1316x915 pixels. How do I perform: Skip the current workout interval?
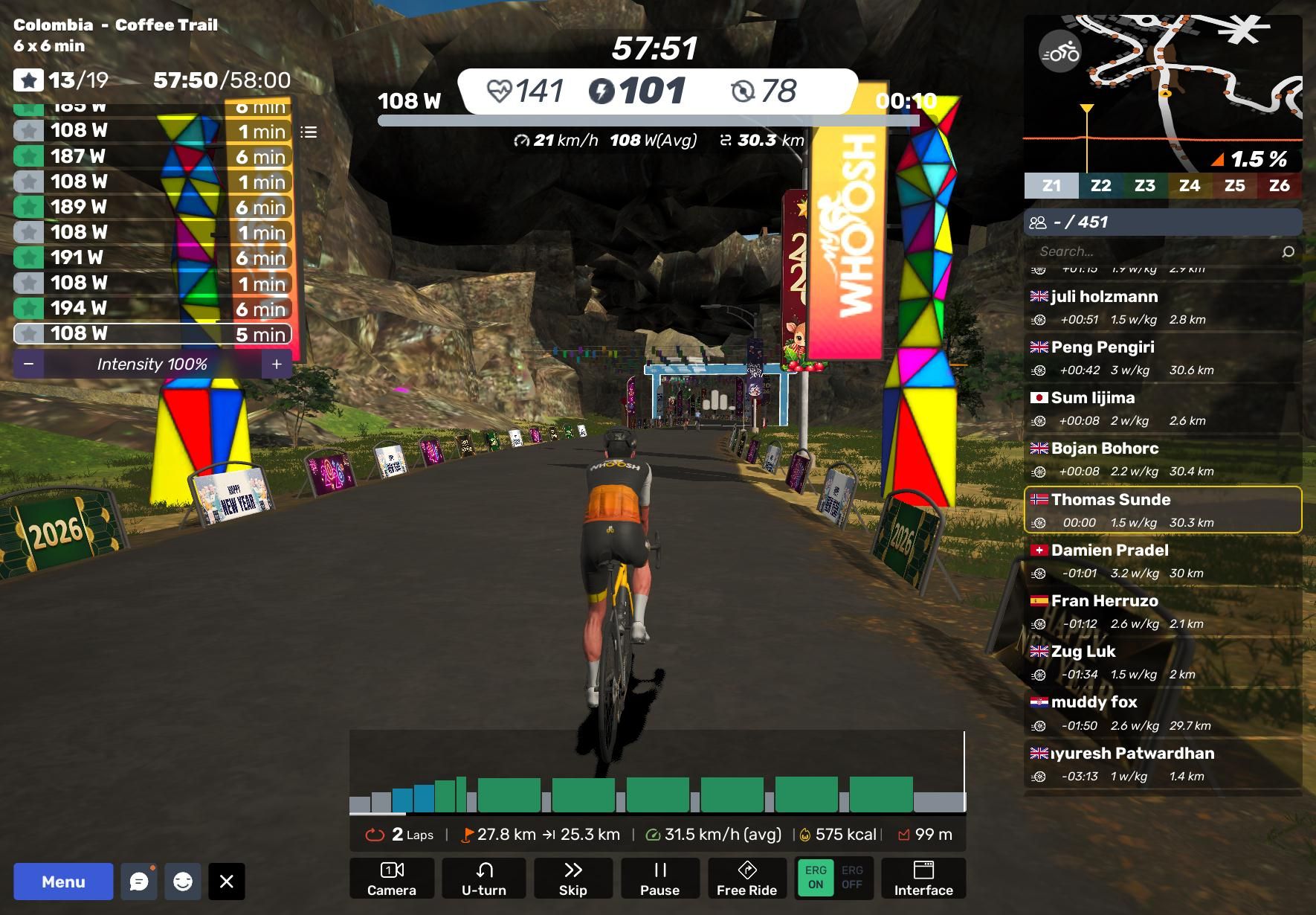tap(572, 879)
